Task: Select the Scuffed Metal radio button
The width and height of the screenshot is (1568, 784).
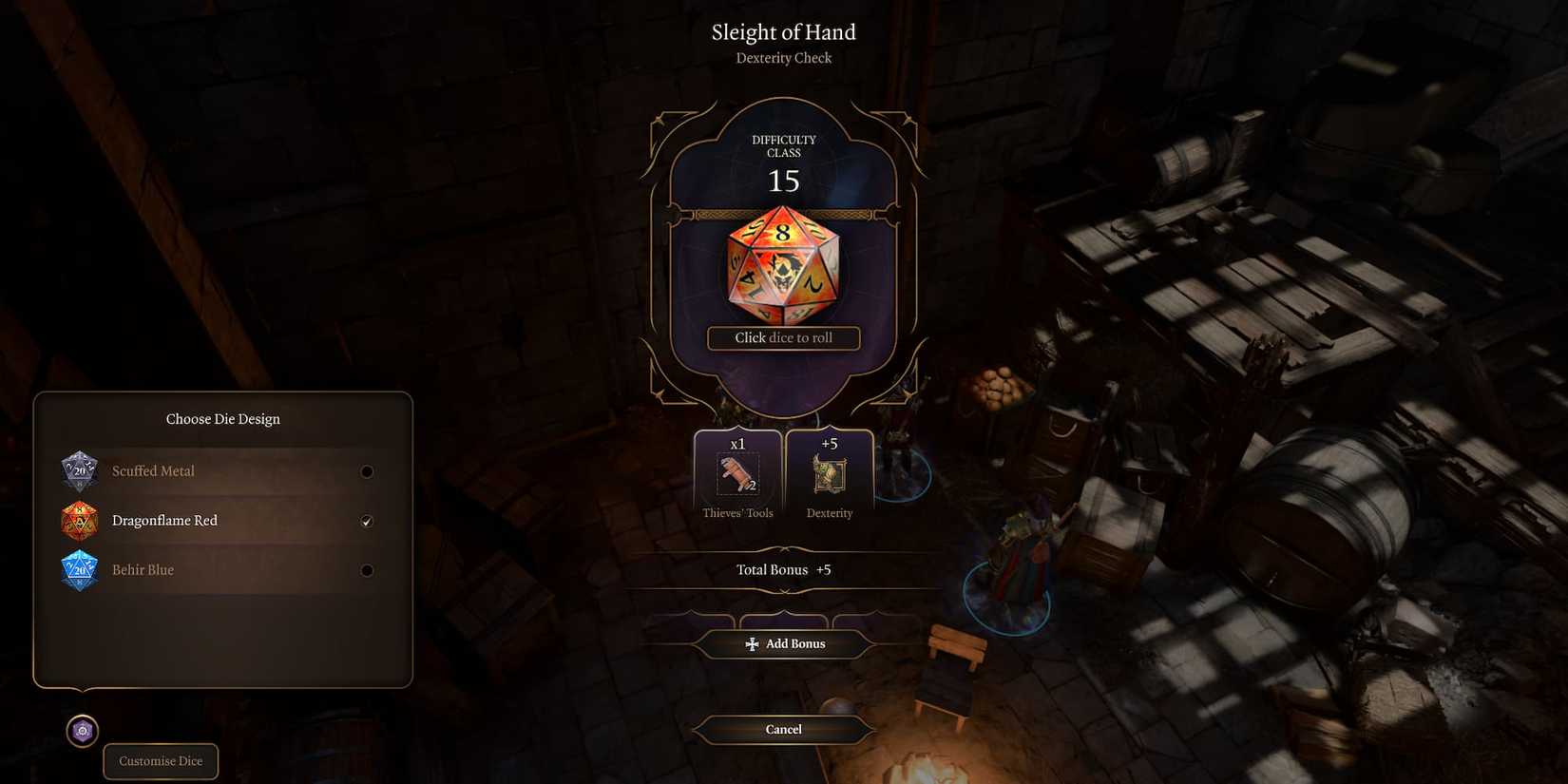Action: (367, 470)
